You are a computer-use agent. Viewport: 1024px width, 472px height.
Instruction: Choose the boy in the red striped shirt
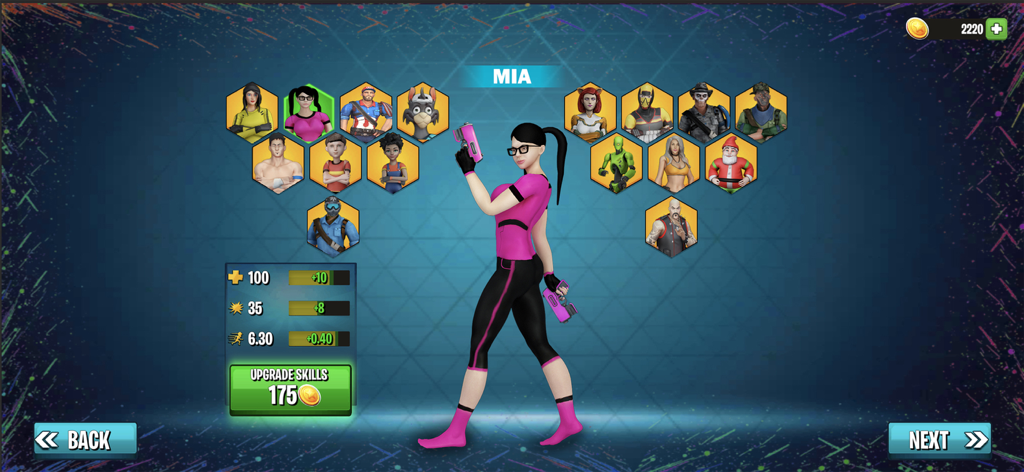tap(335, 163)
